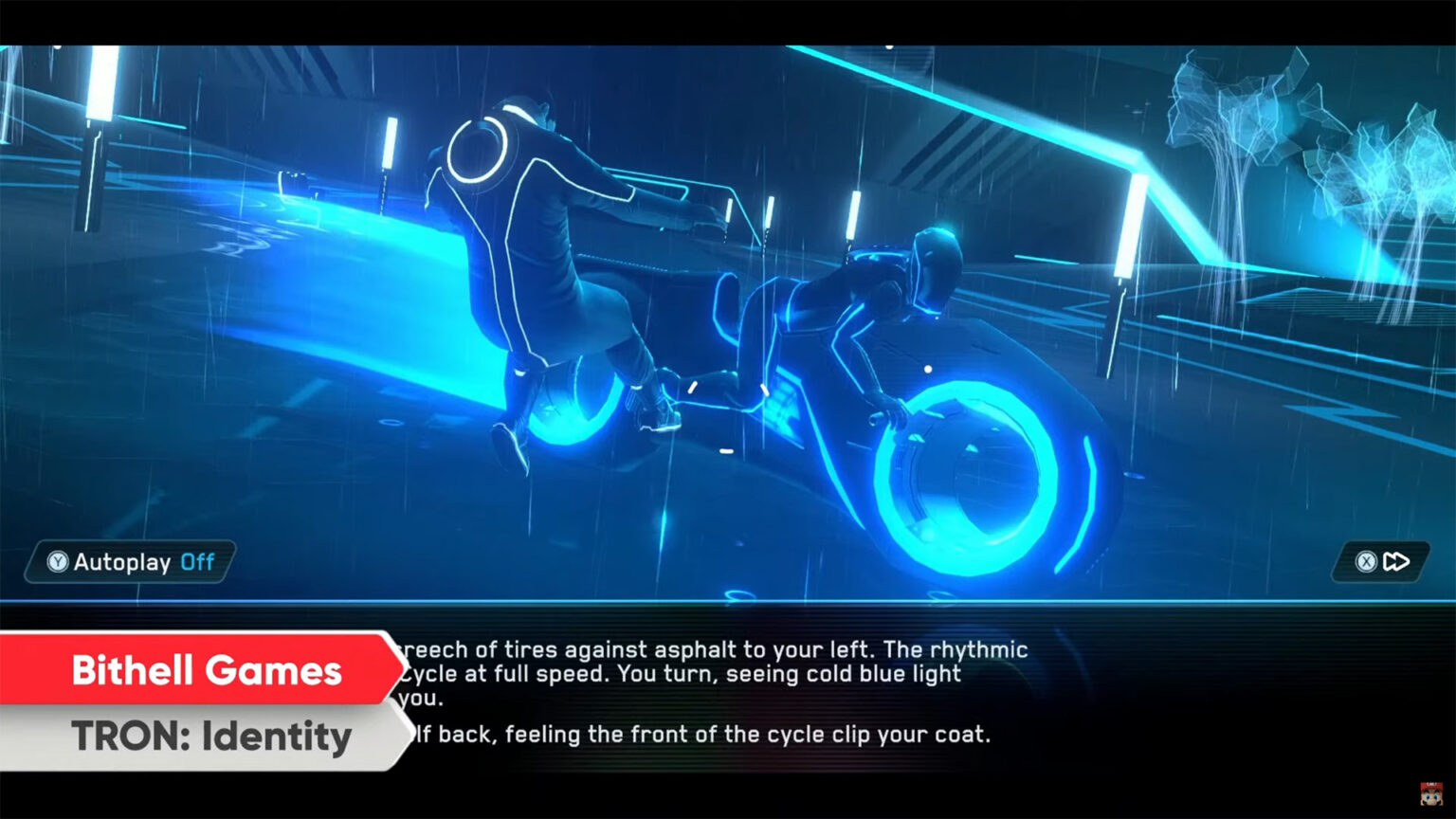Toggle the Autoplay Off setting

tap(131, 562)
